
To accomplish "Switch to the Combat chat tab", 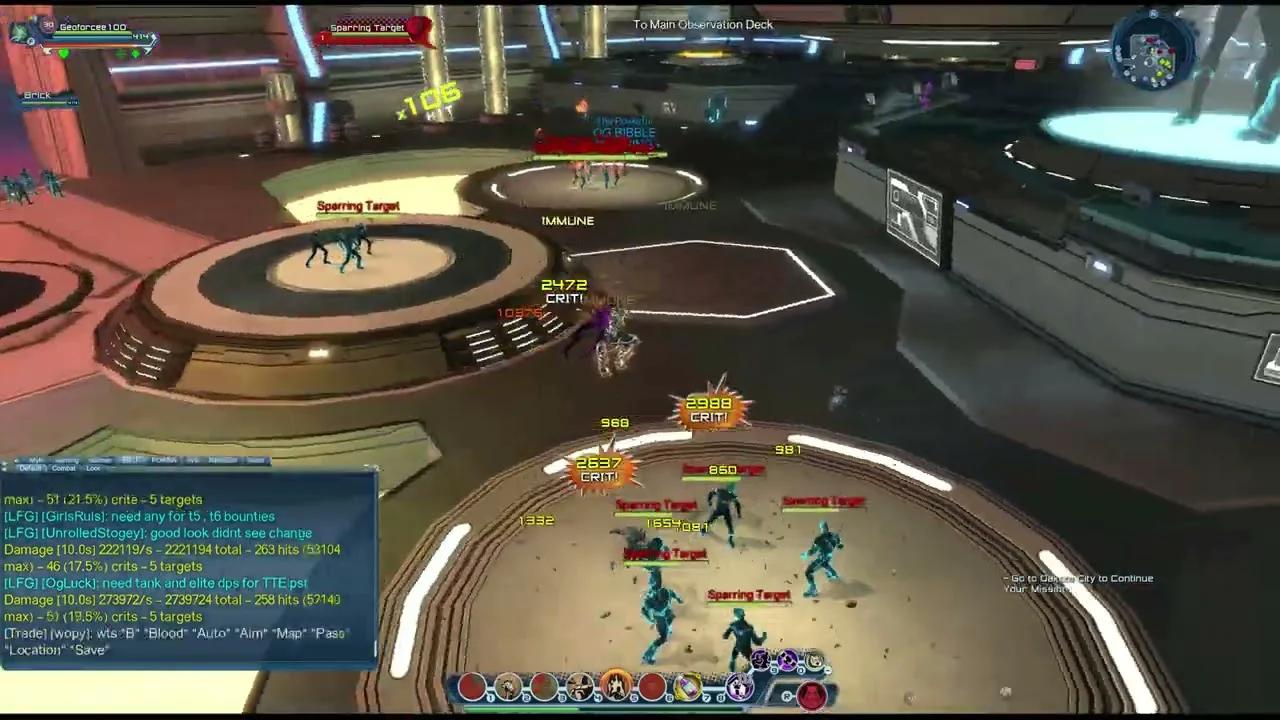I will pos(63,468).
